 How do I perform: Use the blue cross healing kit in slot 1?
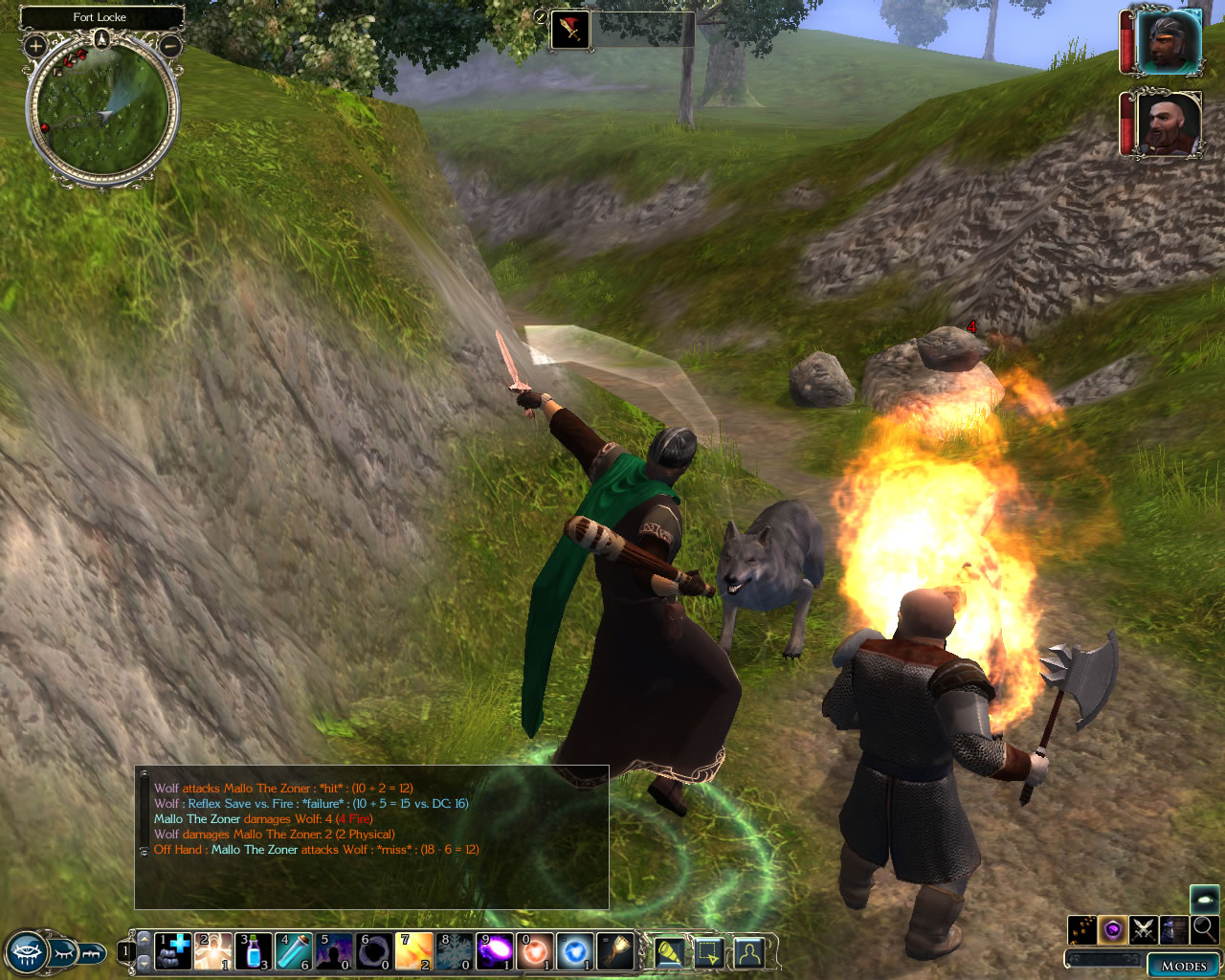click(x=173, y=951)
